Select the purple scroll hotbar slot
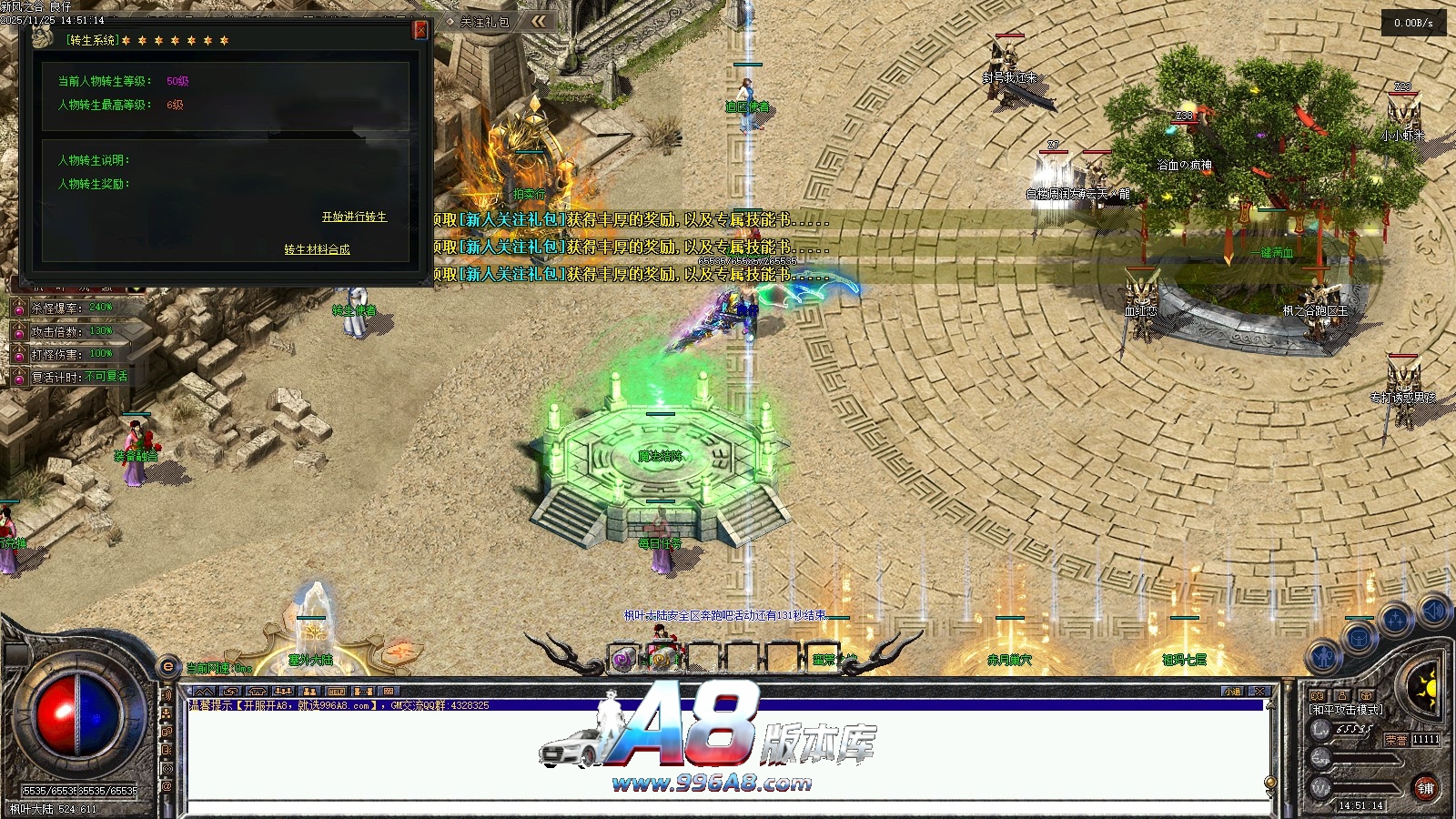This screenshot has height=819, width=1456. pos(623,659)
